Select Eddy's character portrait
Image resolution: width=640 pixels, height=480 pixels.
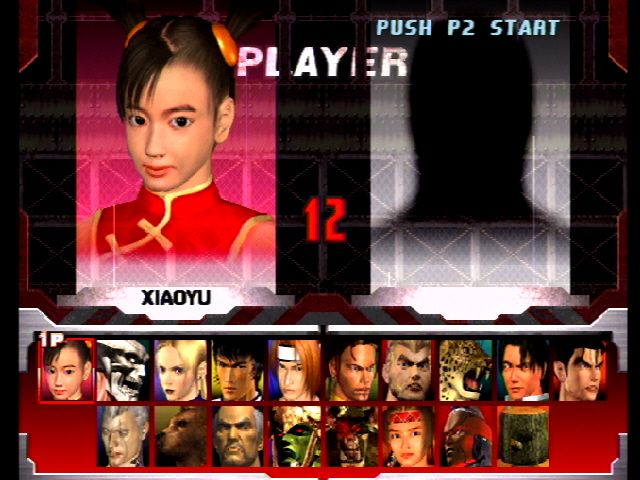point(352,370)
